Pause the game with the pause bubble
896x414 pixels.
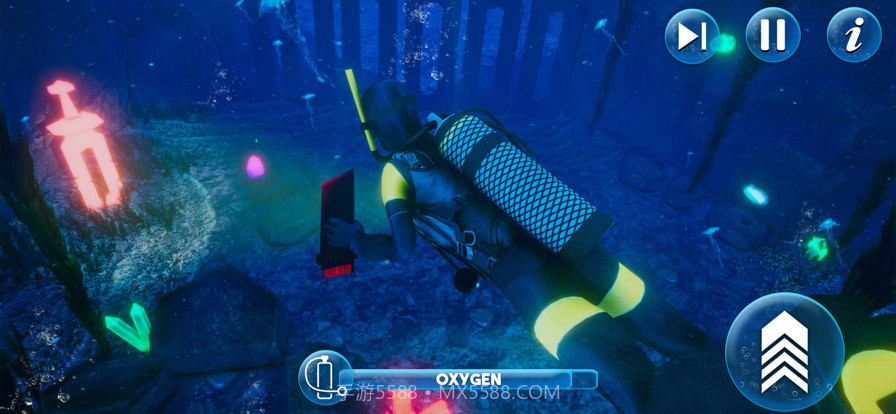(x=772, y=35)
